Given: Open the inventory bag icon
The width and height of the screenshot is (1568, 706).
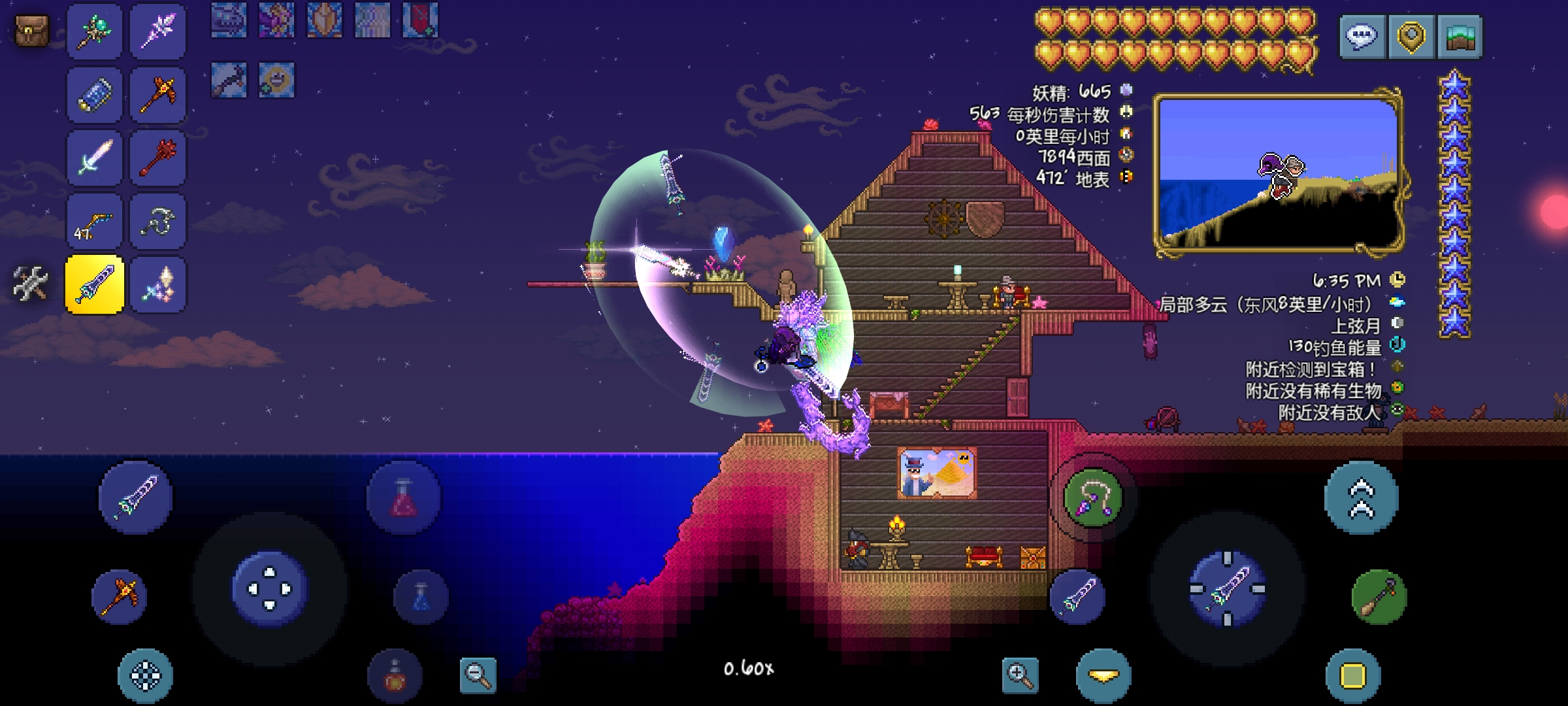Looking at the screenshot, I should click(31, 31).
